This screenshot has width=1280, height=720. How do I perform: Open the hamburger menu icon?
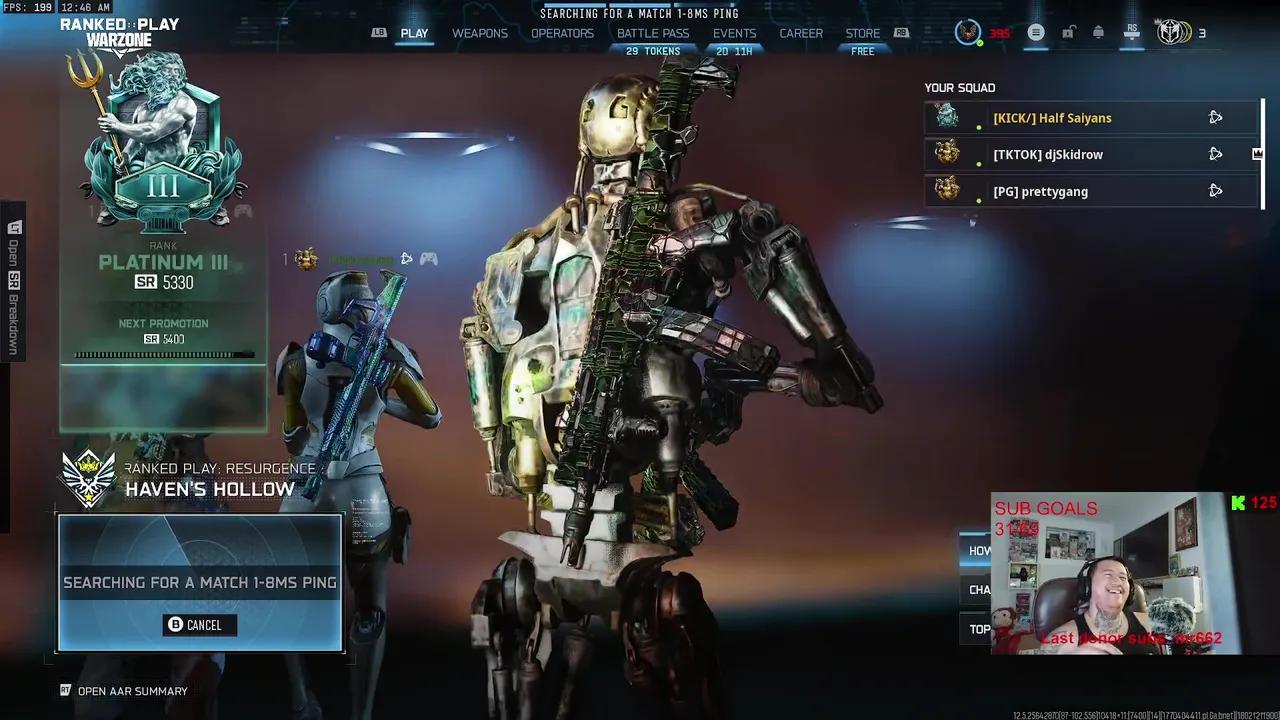point(1036,33)
